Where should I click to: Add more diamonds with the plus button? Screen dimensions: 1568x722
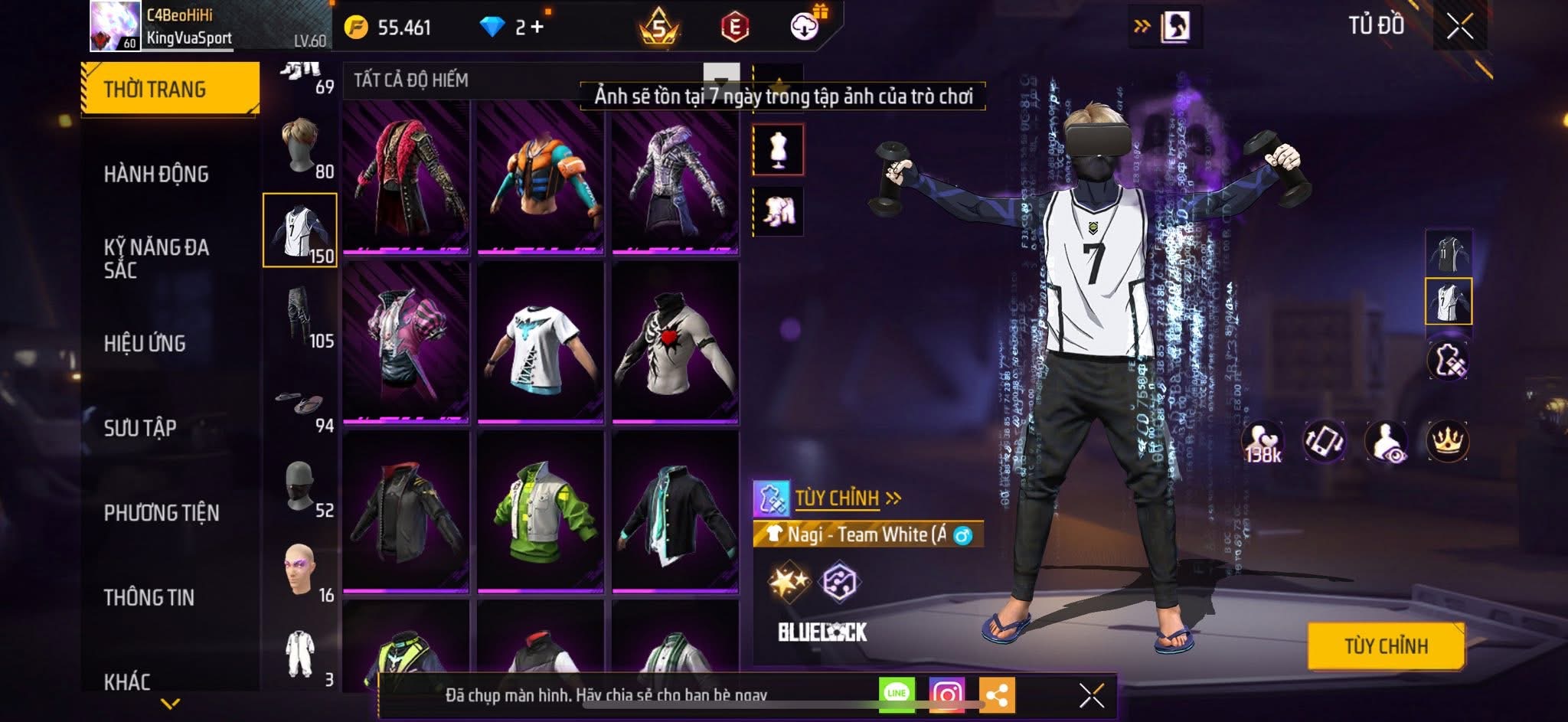click(x=537, y=28)
